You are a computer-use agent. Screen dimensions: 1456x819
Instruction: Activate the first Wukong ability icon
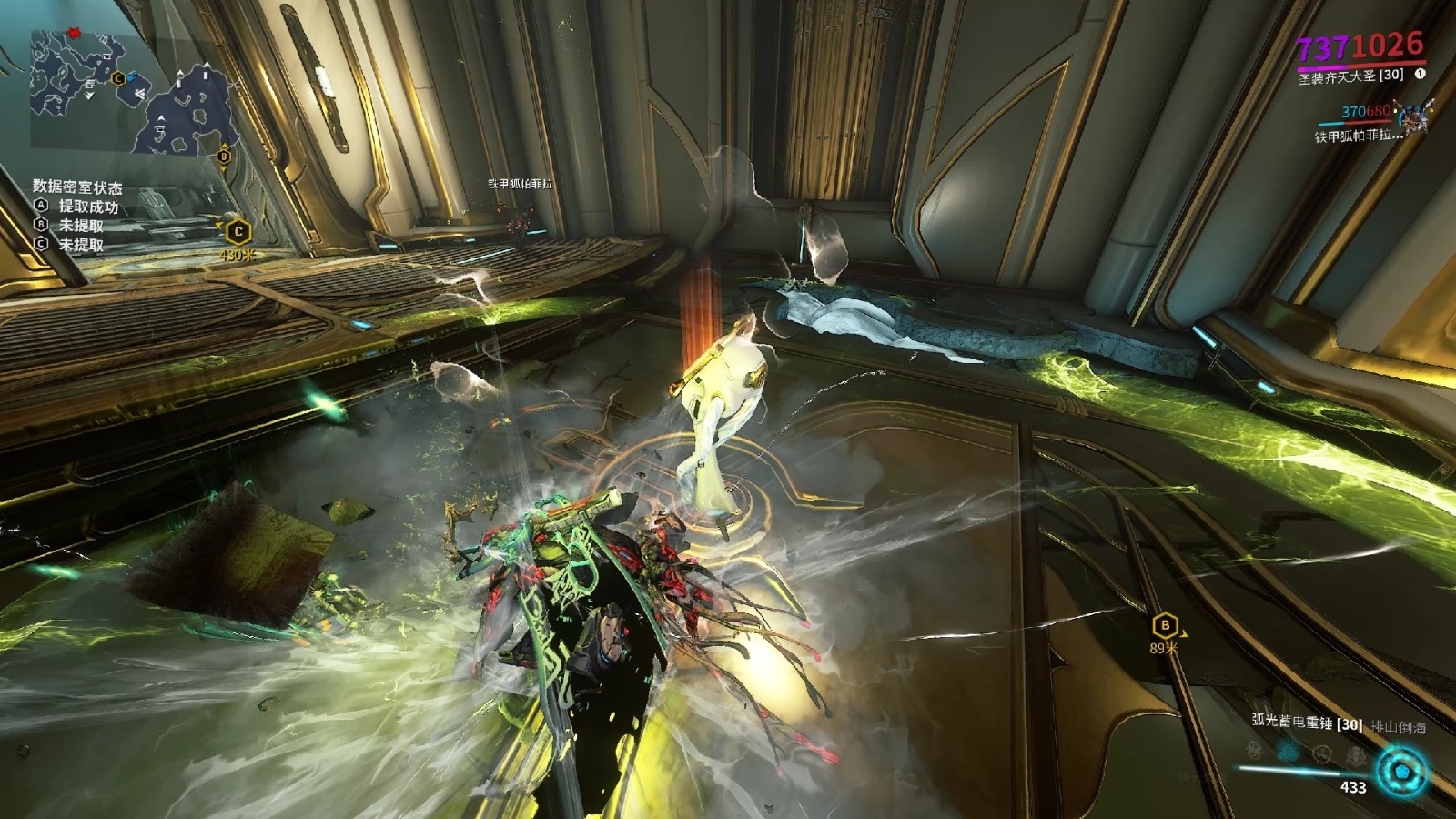tap(1254, 750)
